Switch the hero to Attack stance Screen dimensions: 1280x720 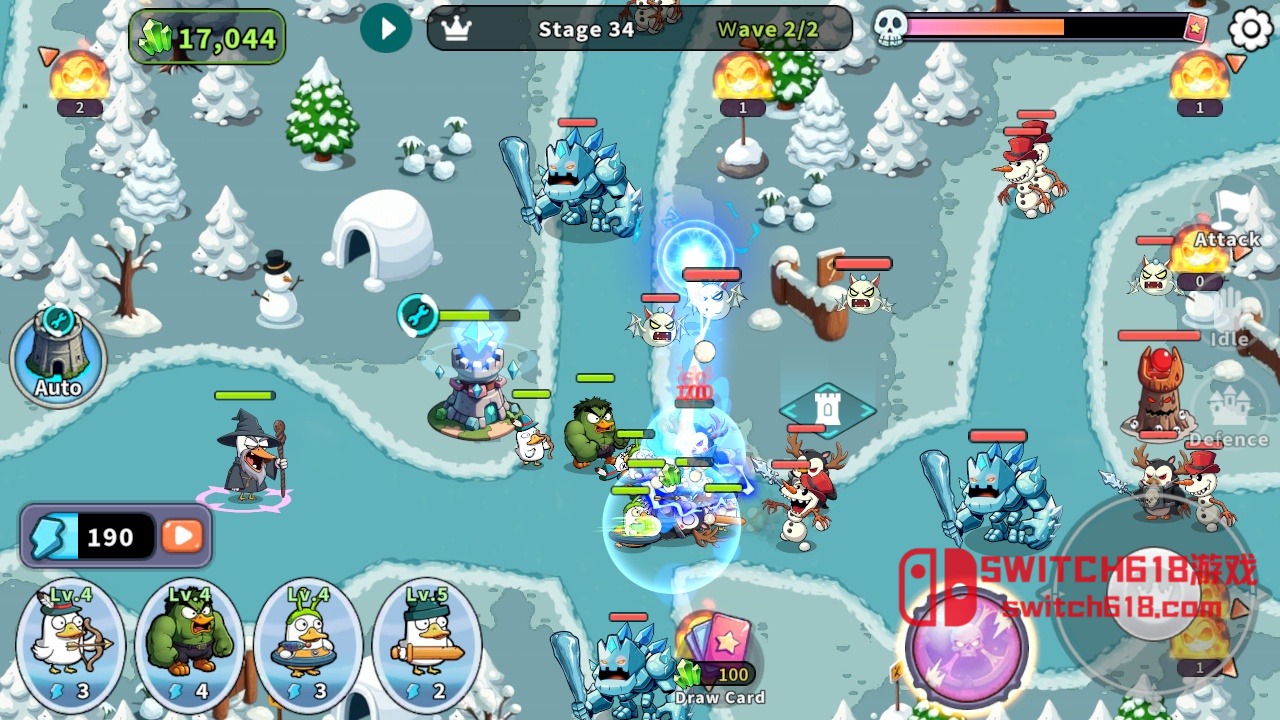(x=1228, y=240)
